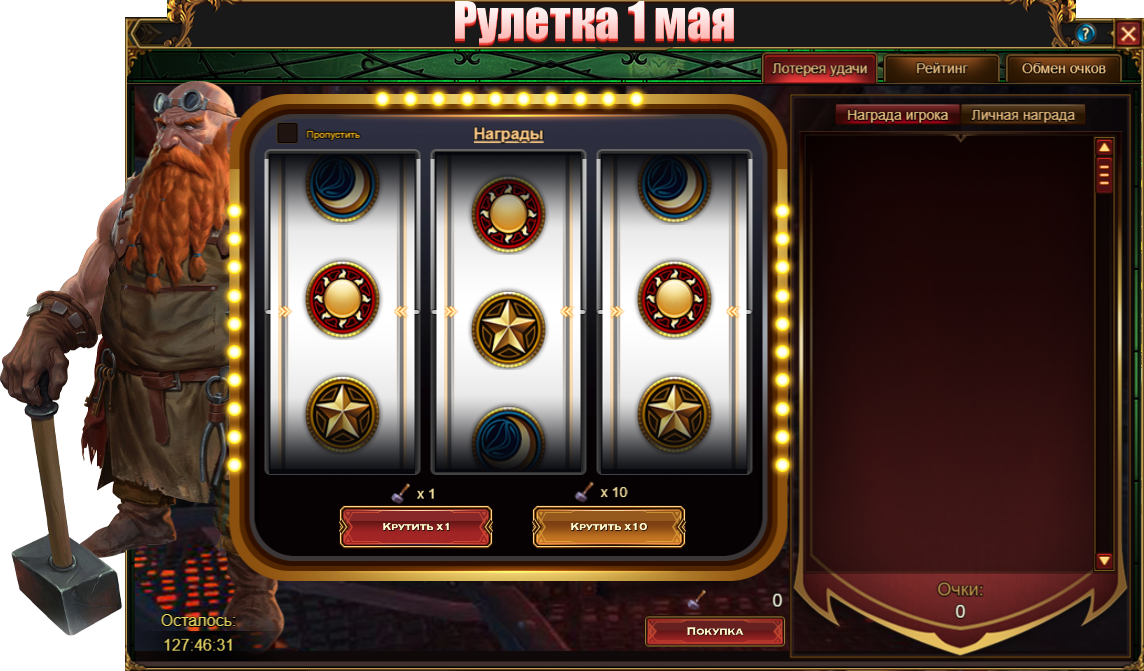1144x671 pixels.
Task: Close the roulette window
Action: (1128, 34)
